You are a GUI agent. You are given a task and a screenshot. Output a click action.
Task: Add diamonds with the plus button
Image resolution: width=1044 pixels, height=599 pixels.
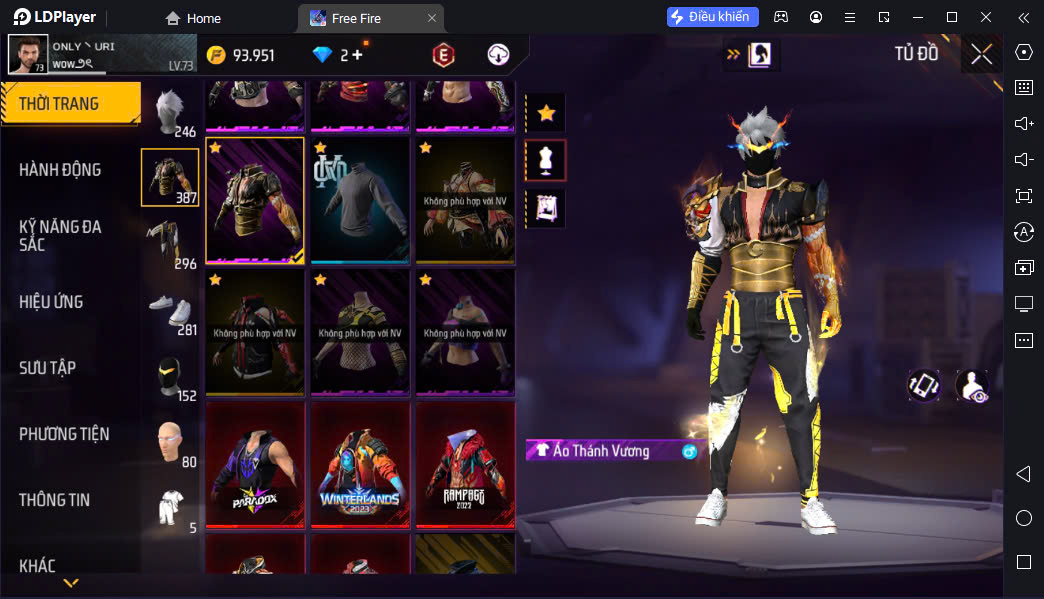[x=357, y=55]
